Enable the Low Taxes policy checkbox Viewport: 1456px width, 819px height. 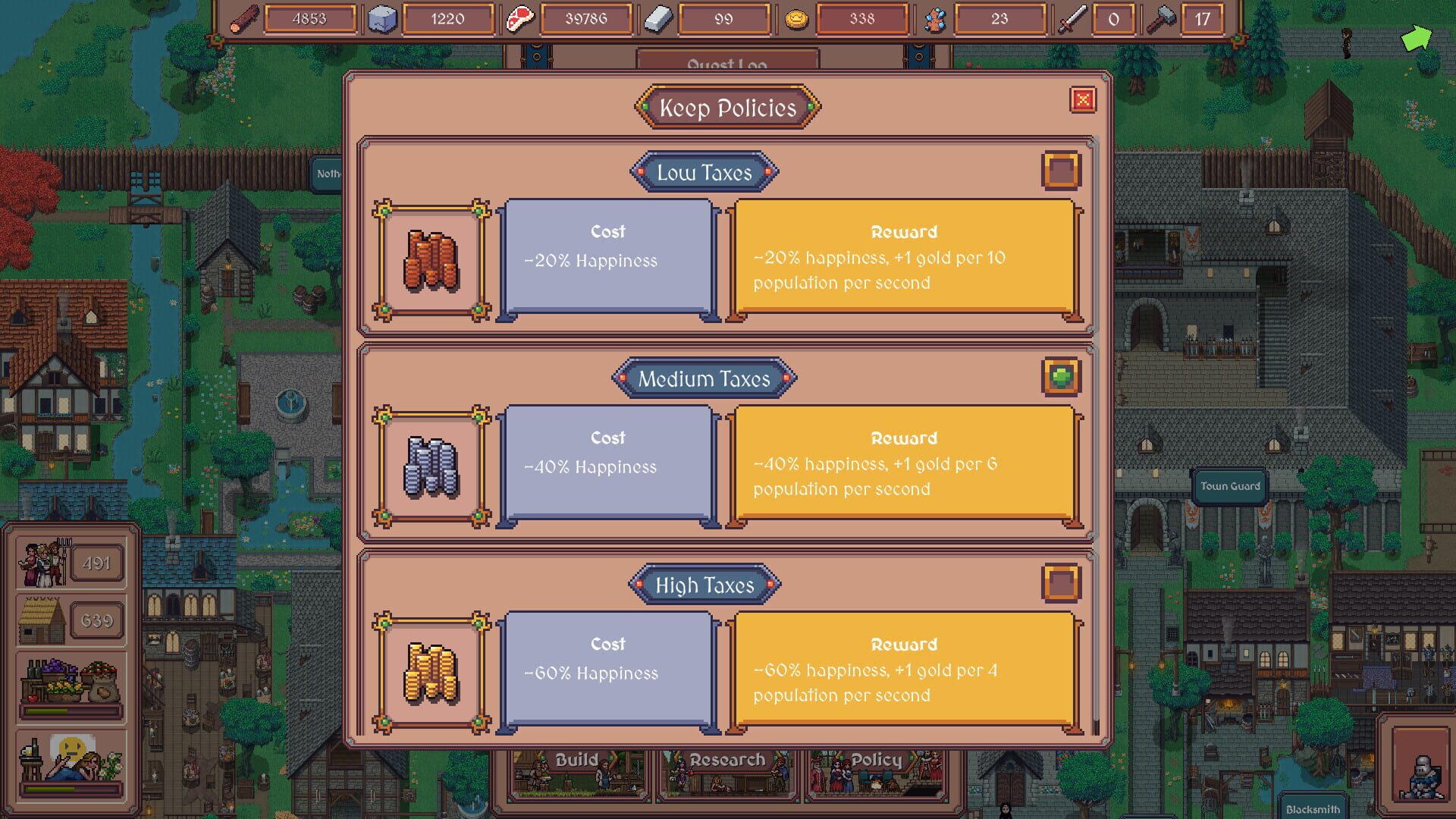(x=1062, y=170)
